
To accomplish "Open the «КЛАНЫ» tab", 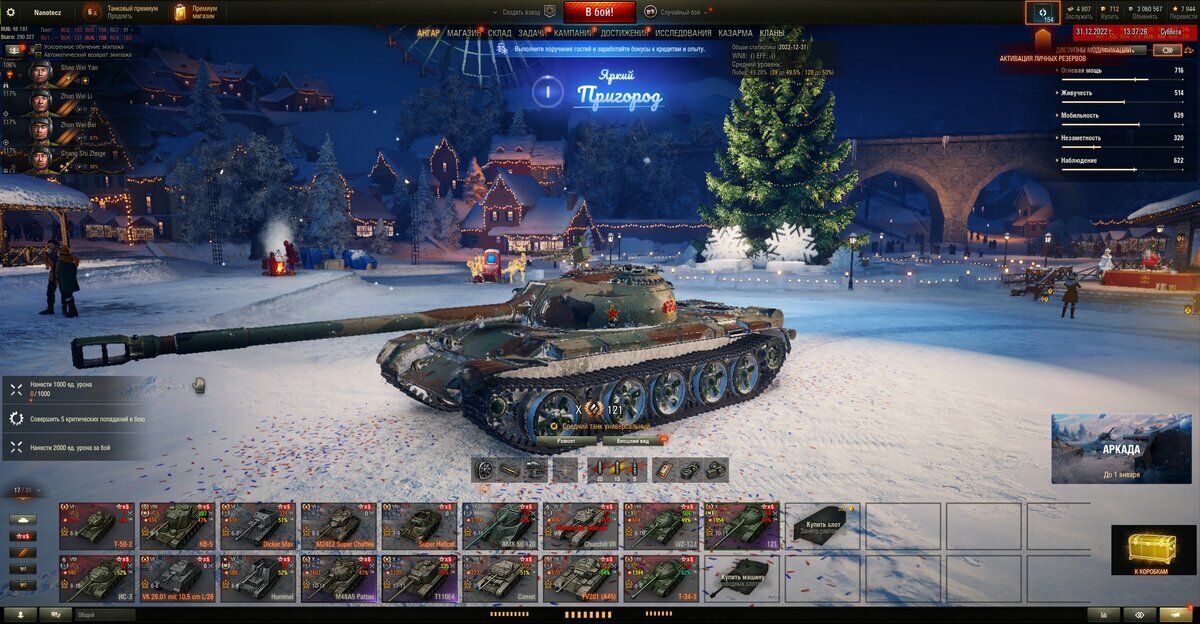I will point(772,33).
